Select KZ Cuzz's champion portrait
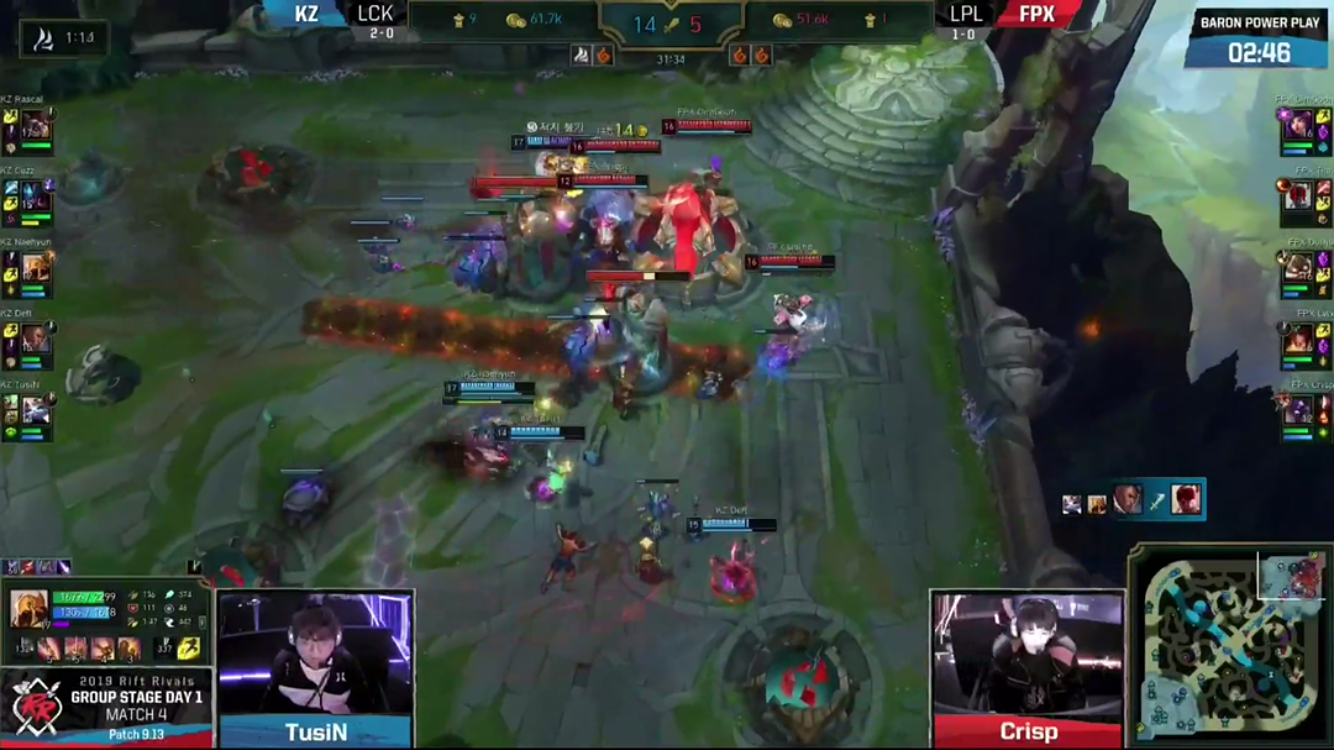The width and height of the screenshot is (1334, 750). [36, 197]
